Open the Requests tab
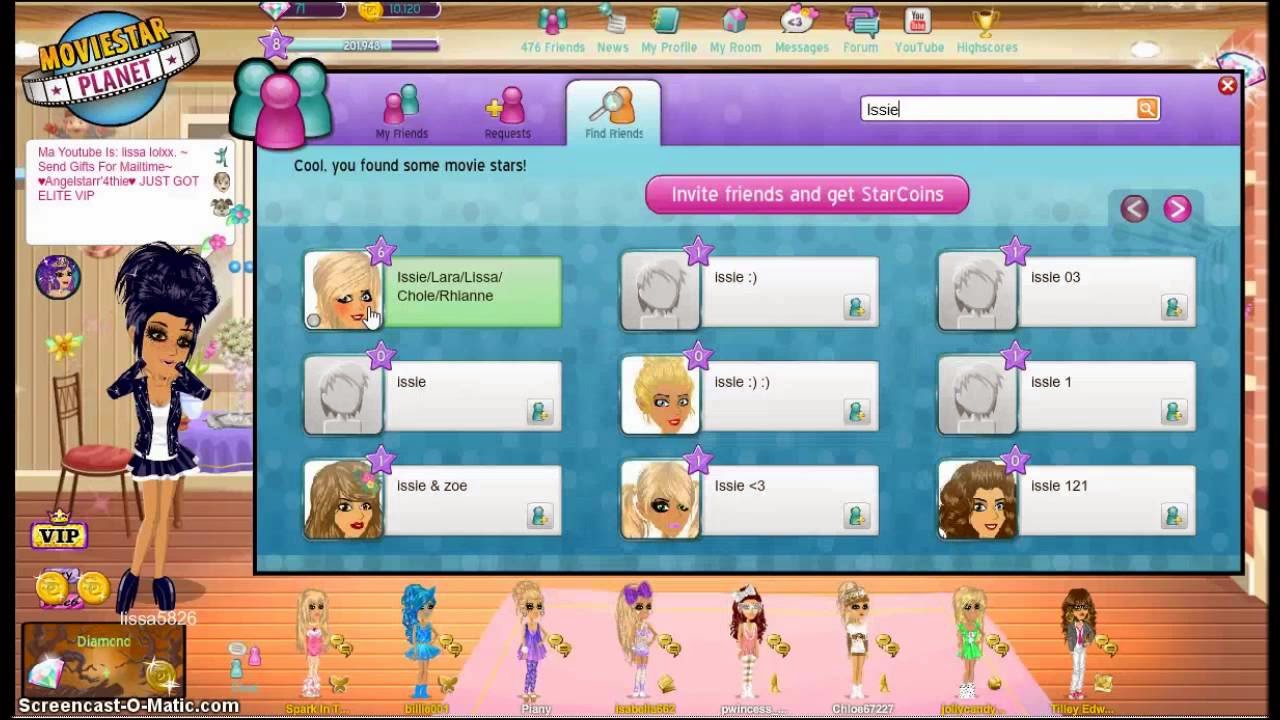1280x720 pixels. pyautogui.click(x=508, y=110)
